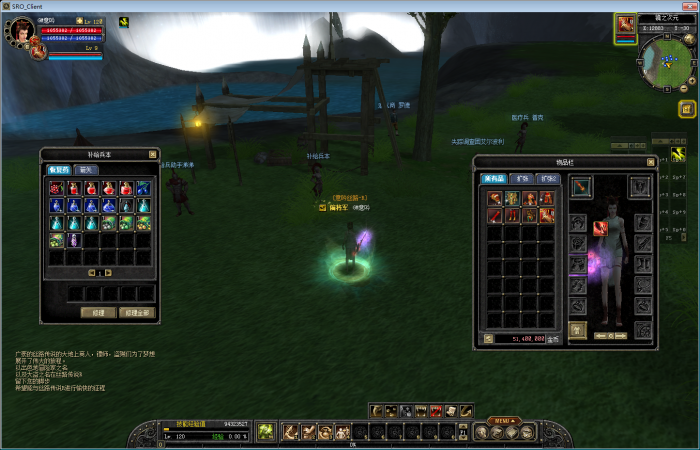This screenshot has height=450, width=700.
Task: Rotate character preview with right arrow
Action: pyautogui.click(x=622, y=335)
